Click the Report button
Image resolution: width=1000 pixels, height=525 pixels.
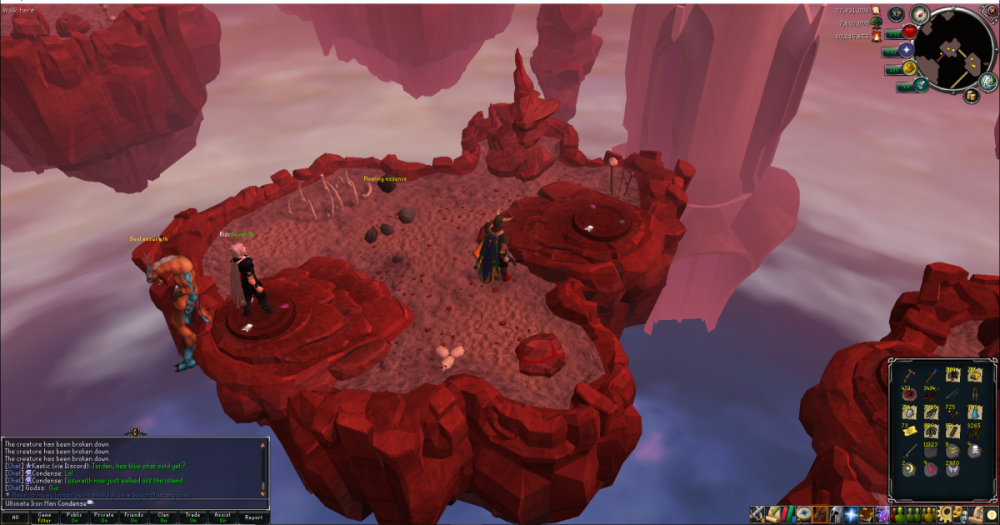click(x=253, y=516)
